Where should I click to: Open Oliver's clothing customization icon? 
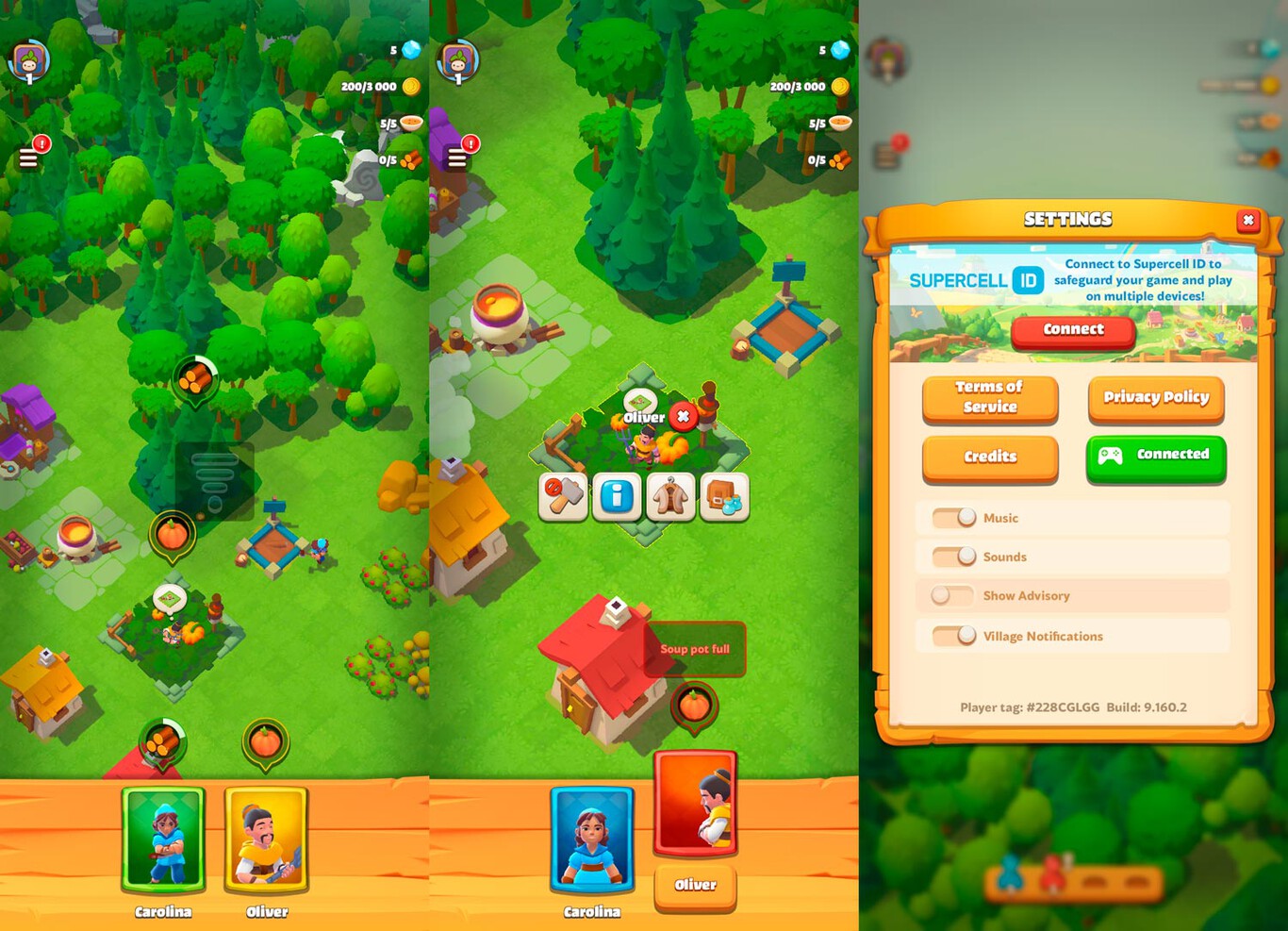(x=670, y=497)
